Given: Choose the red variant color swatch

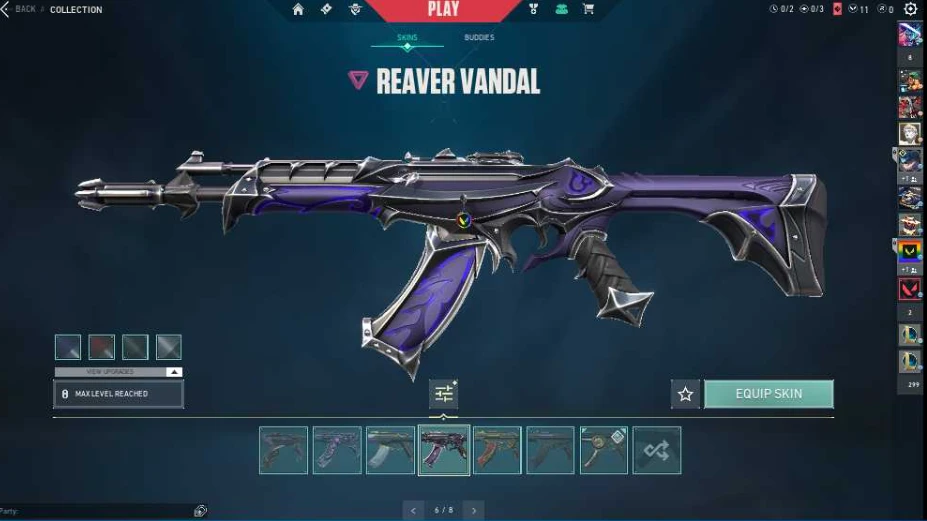Looking at the screenshot, I should 101,347.
